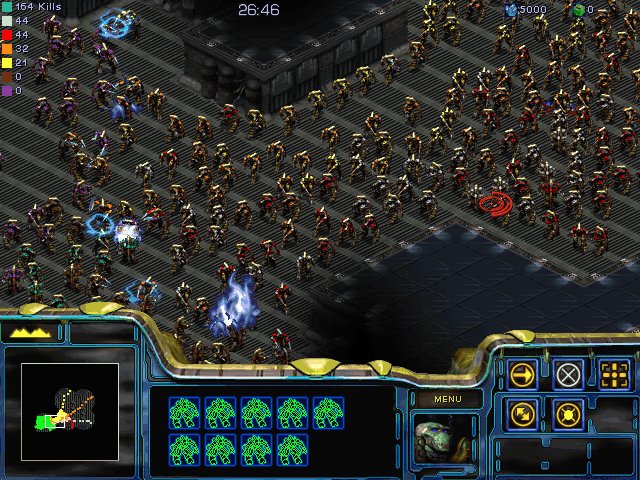Click the selected unit's portrait
Image resolution: width=640 pixels, height=480 pixels.
pos(446,439)
